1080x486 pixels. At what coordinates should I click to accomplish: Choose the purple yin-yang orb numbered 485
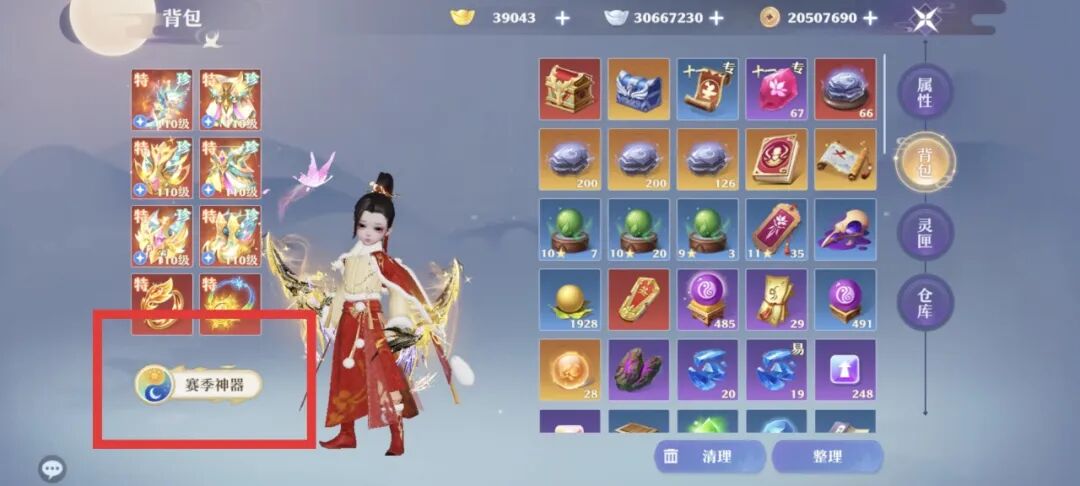pyautogui.click(x=707, y=300)
